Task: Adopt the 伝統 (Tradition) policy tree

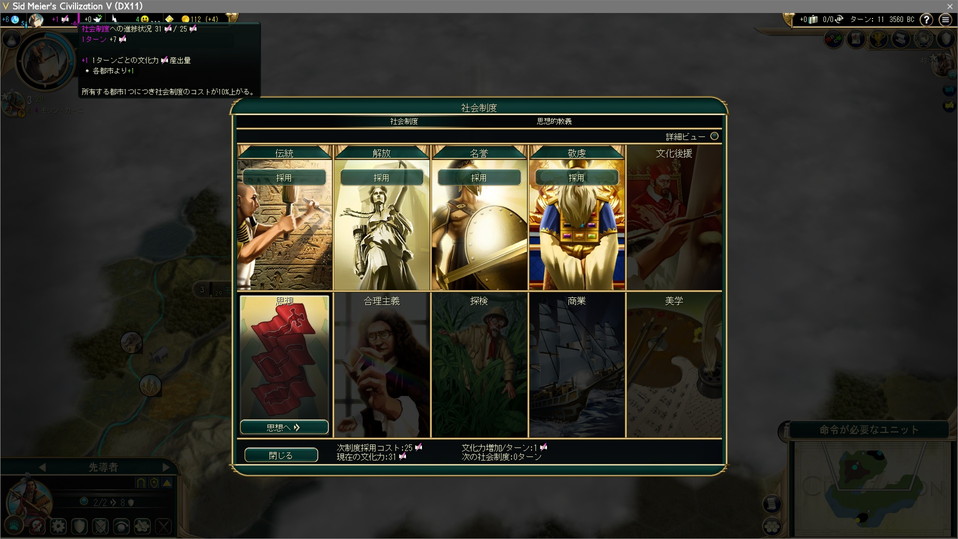Action: coord(284,178)
